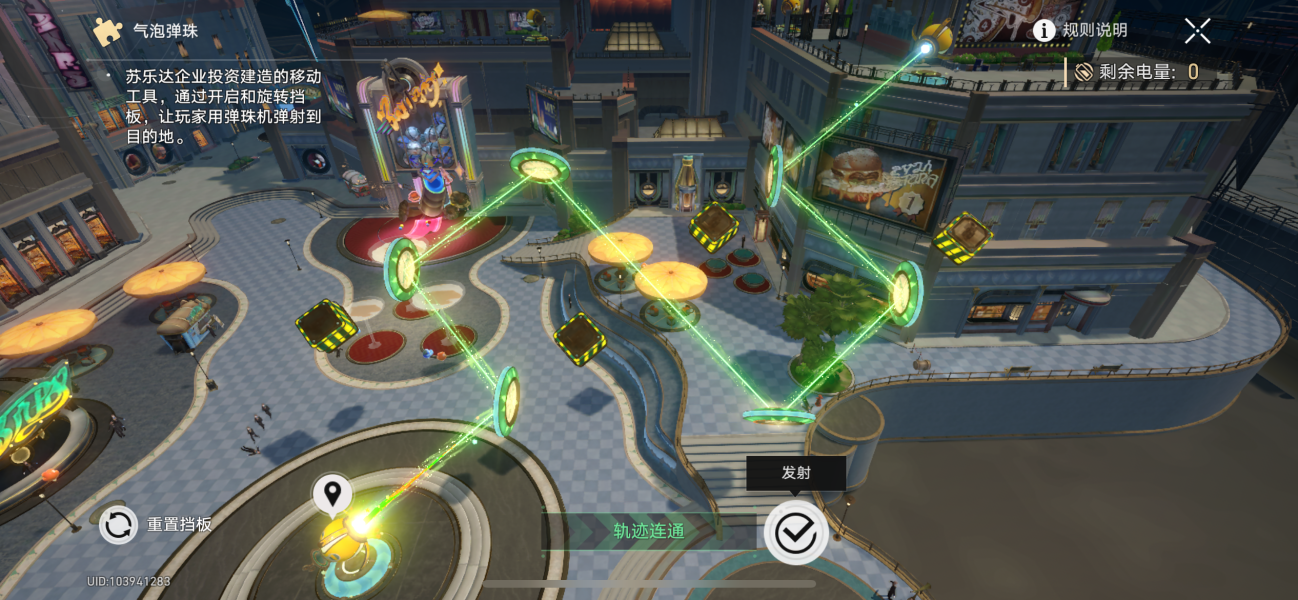Open the 规则说明 rules info
This screenshot has width=1298, height=600.
1080,31
